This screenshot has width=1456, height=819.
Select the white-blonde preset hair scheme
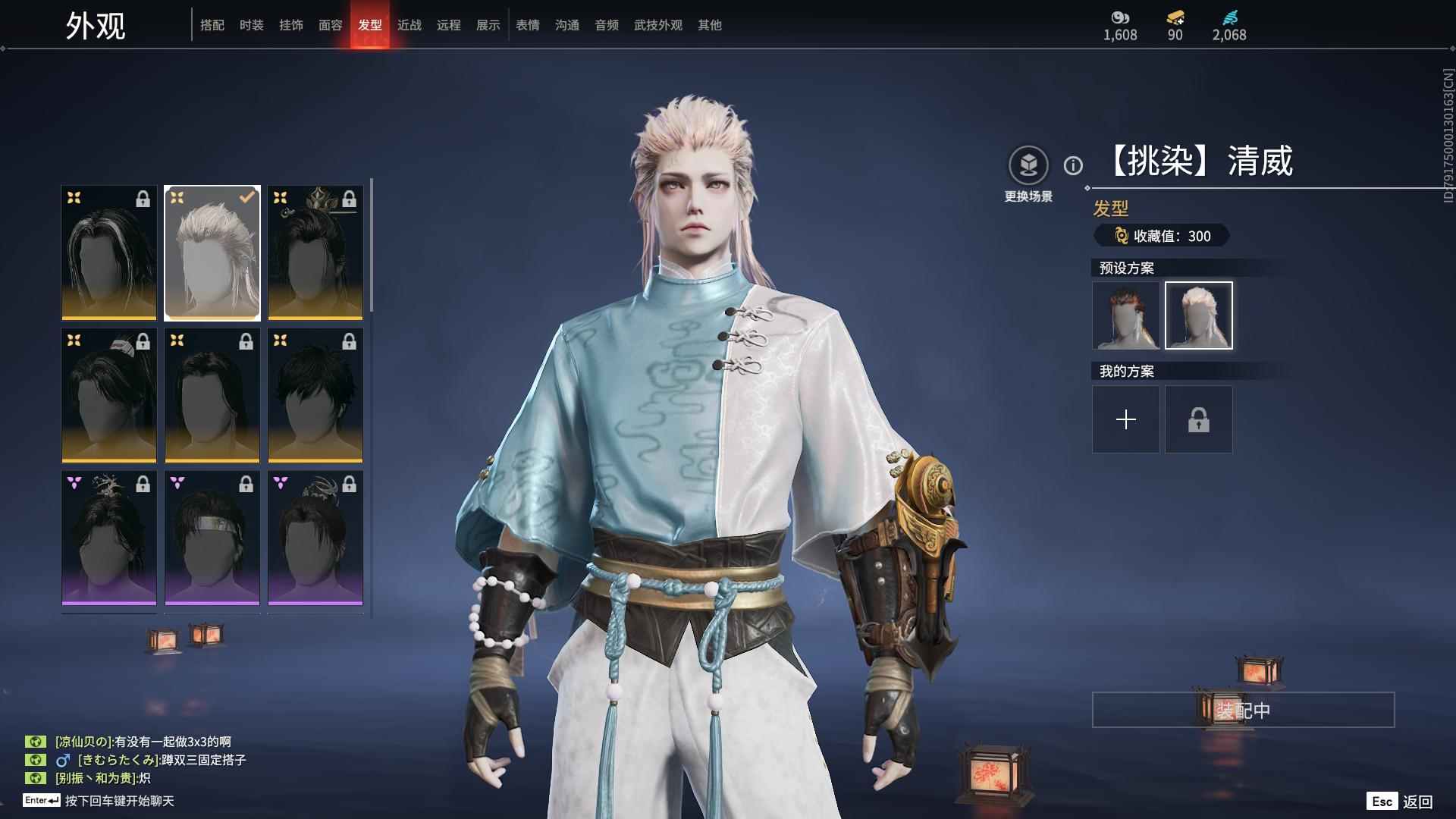[x=1199, y=315]
